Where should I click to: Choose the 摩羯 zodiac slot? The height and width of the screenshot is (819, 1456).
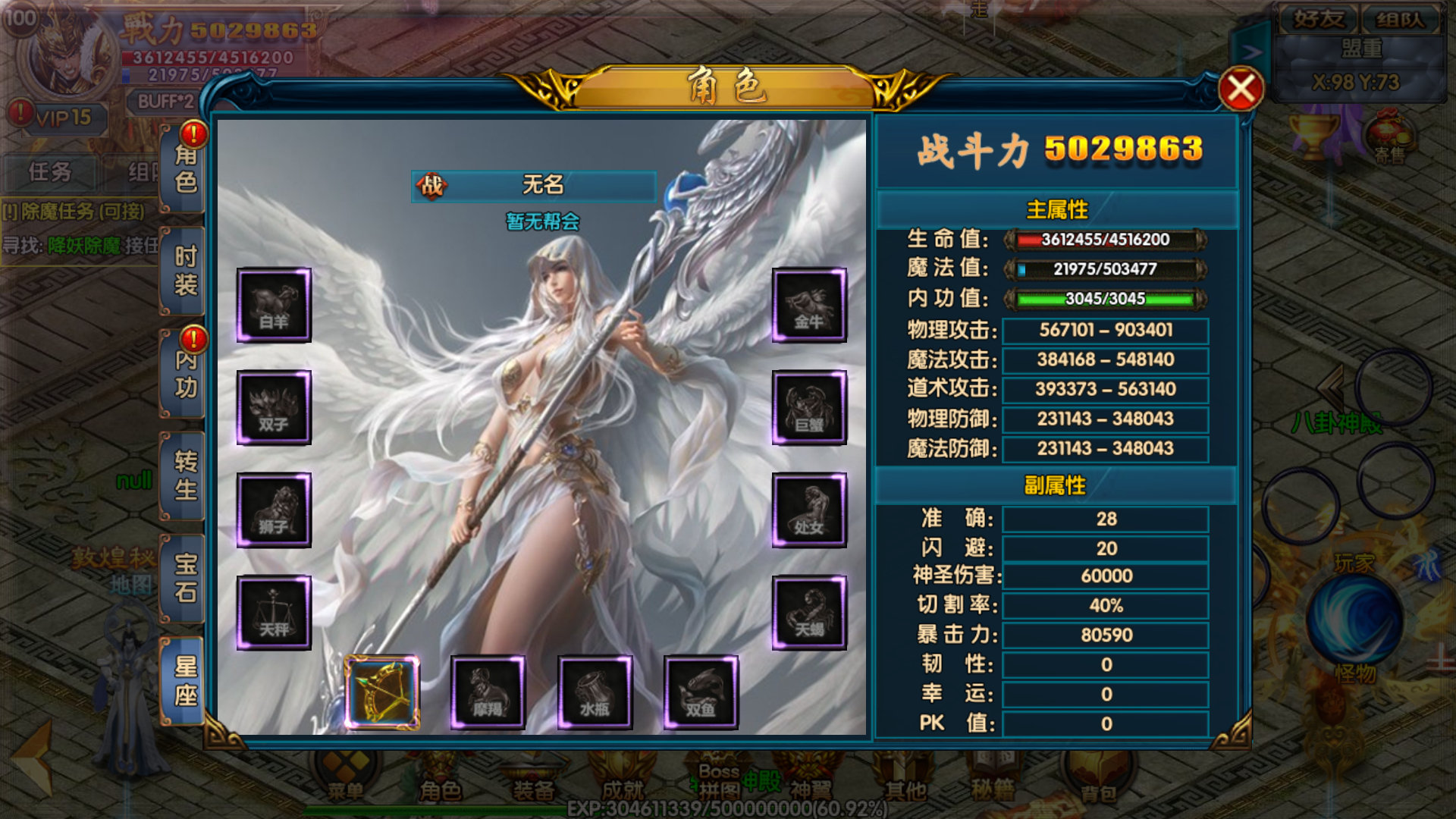(x=488, y=692)
